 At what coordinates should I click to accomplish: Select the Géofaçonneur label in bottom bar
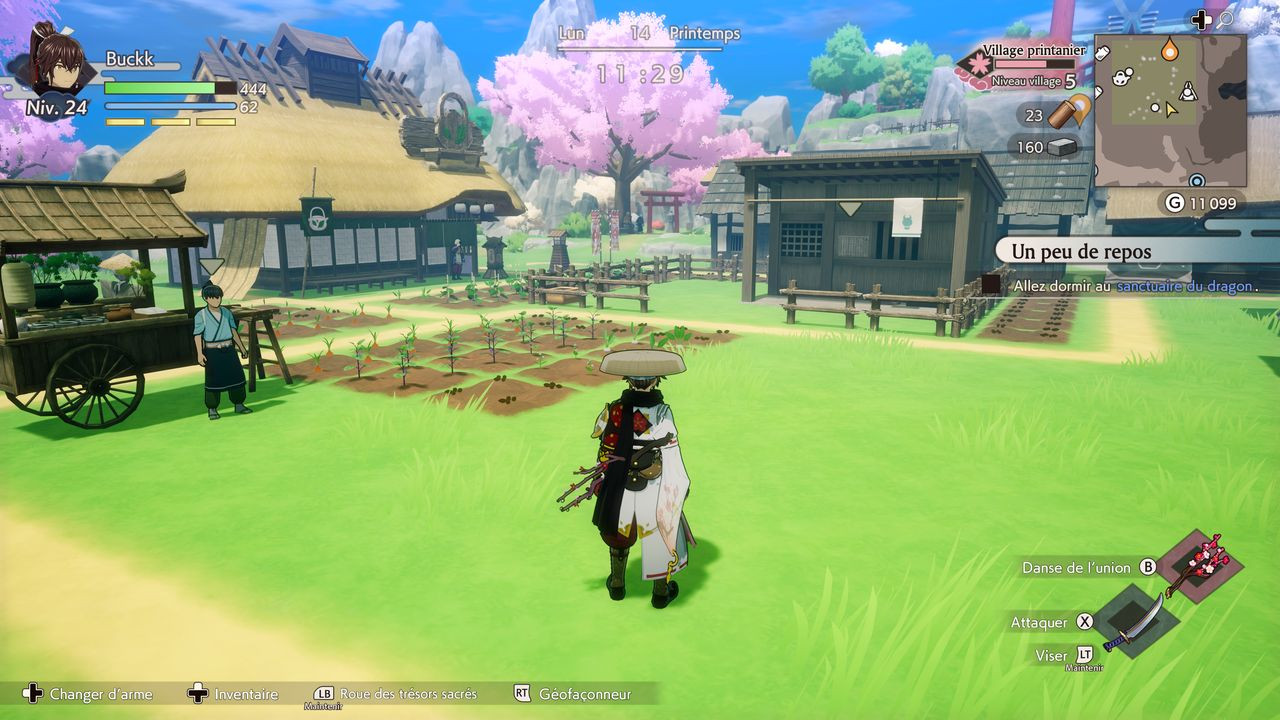pyautogui.click(x=585, y=694)
